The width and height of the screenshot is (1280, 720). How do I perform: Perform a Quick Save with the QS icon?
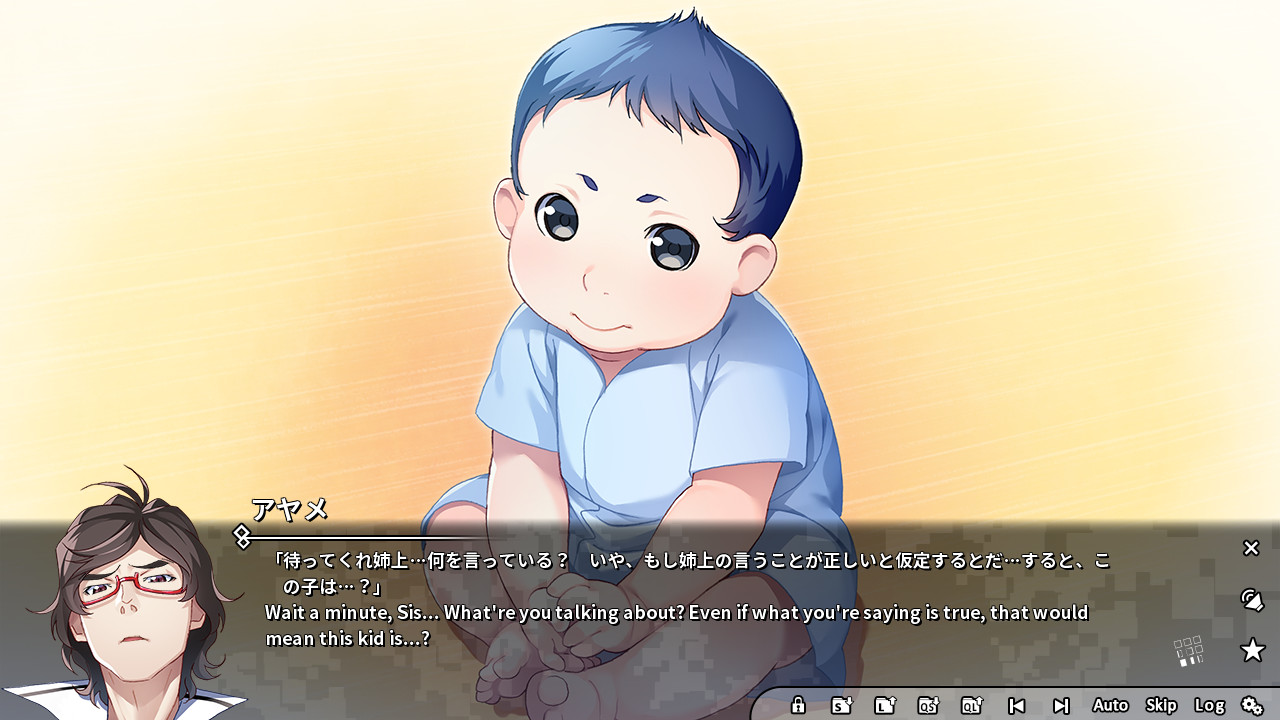click(x=928, y=704)
